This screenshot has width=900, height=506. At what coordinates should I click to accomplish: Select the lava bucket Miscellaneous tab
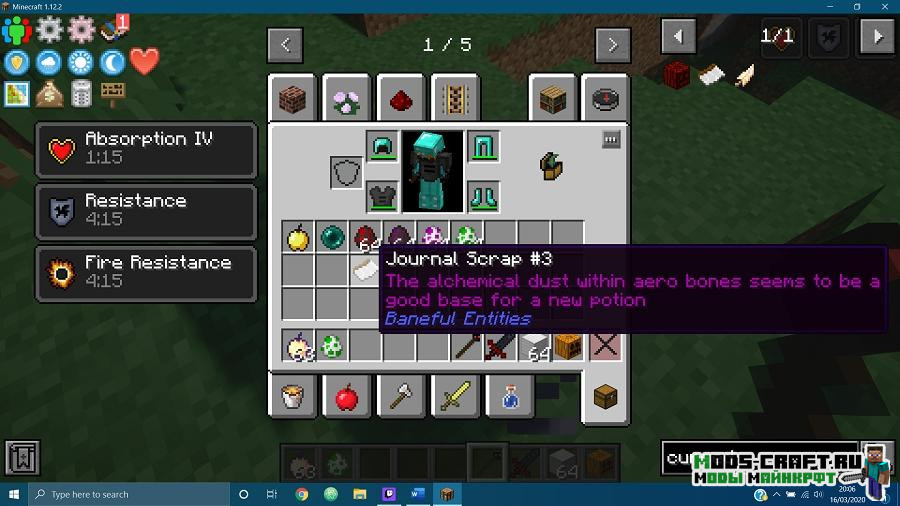[x=294, y=397]
